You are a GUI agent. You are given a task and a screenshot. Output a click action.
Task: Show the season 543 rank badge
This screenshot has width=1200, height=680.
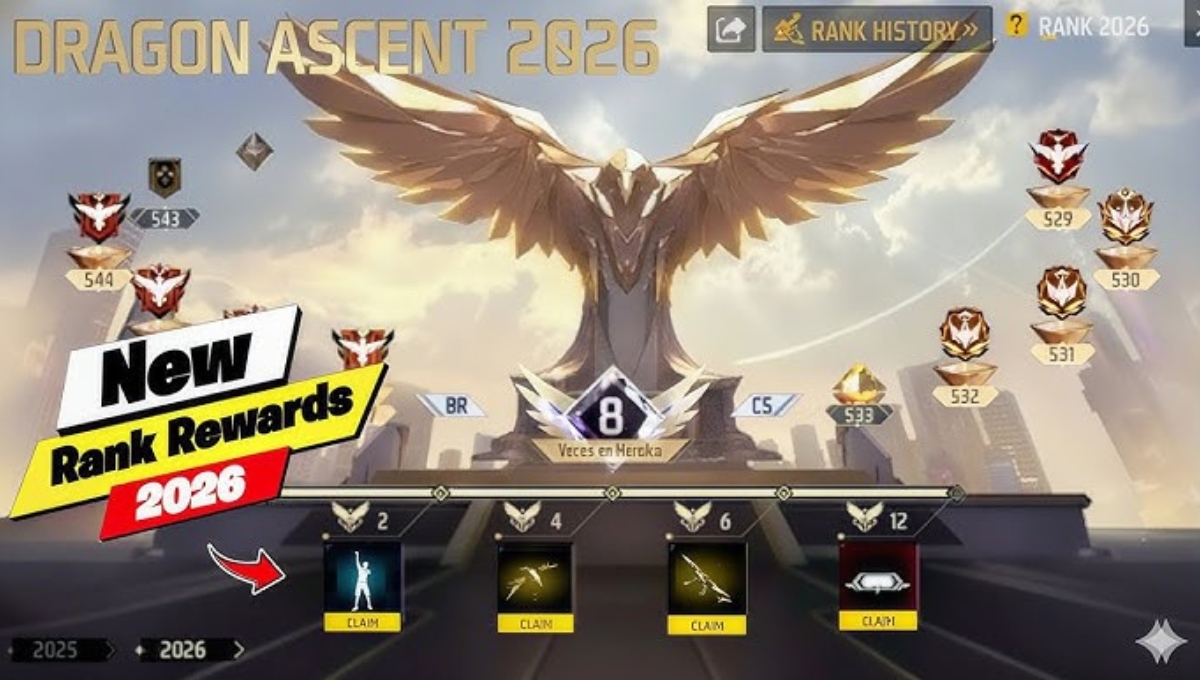pyautogui.click(x=164, y=178)
